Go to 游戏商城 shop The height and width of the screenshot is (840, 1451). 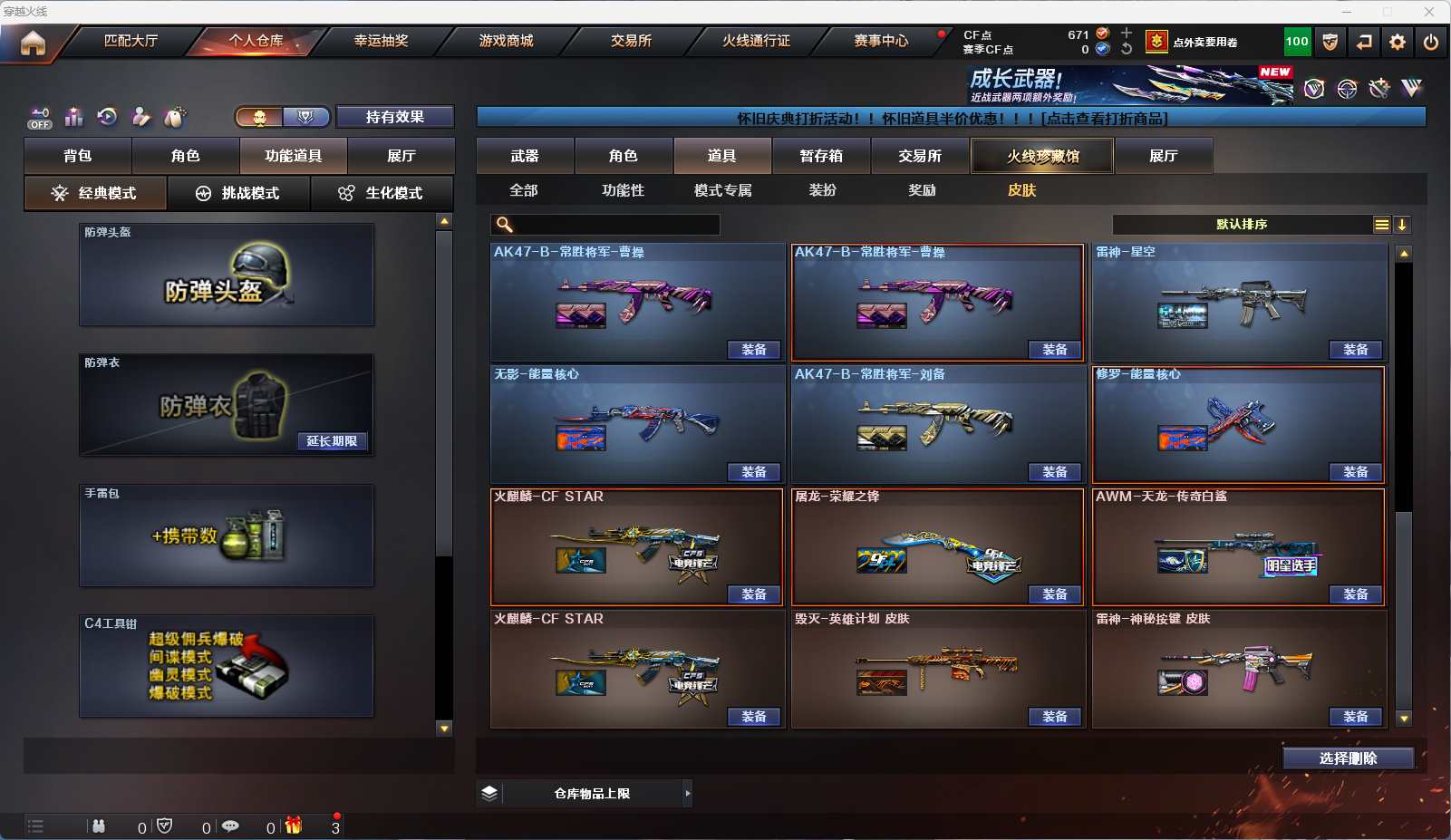point(506,41)
